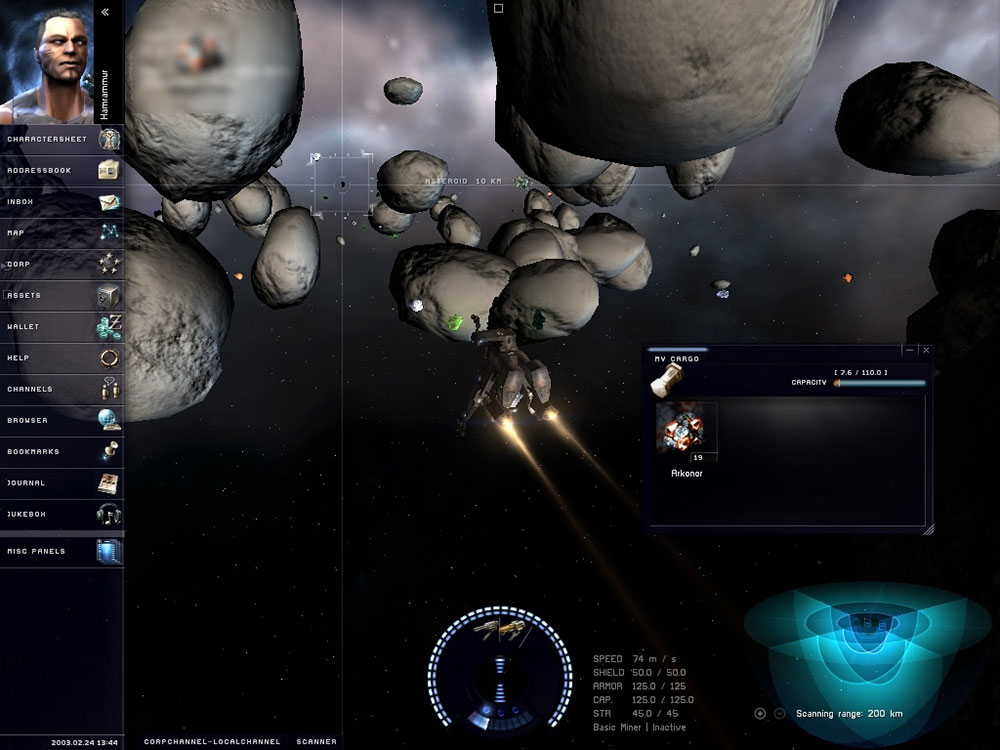Select the Arkonor ore in cargo
Image resolution: width=1000 pixels, height=750 pixels.
pos(686,428)
